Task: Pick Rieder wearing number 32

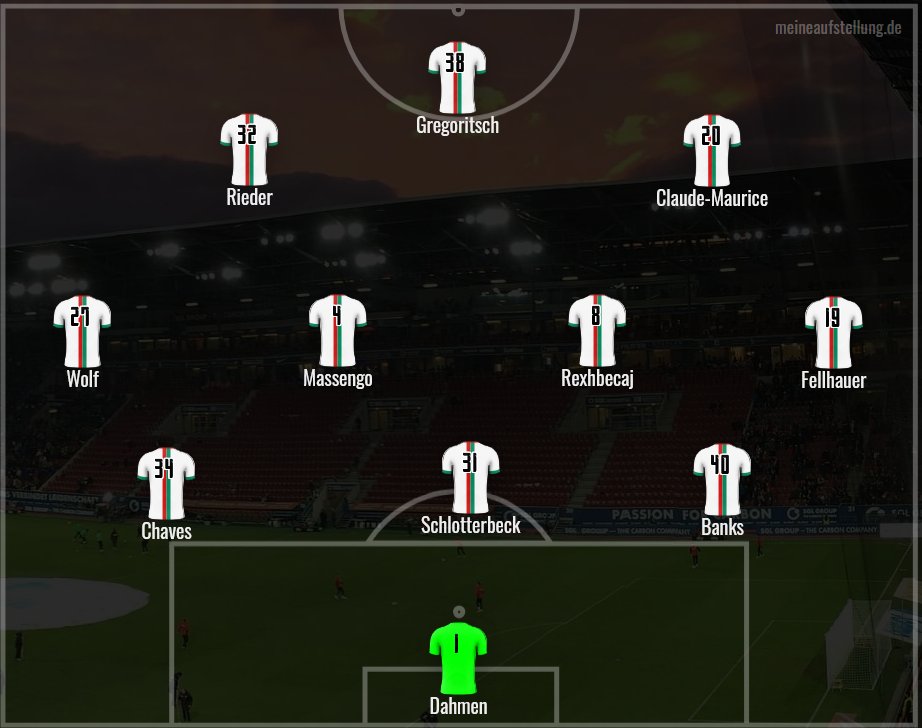Action: click(x=249, y=150)
